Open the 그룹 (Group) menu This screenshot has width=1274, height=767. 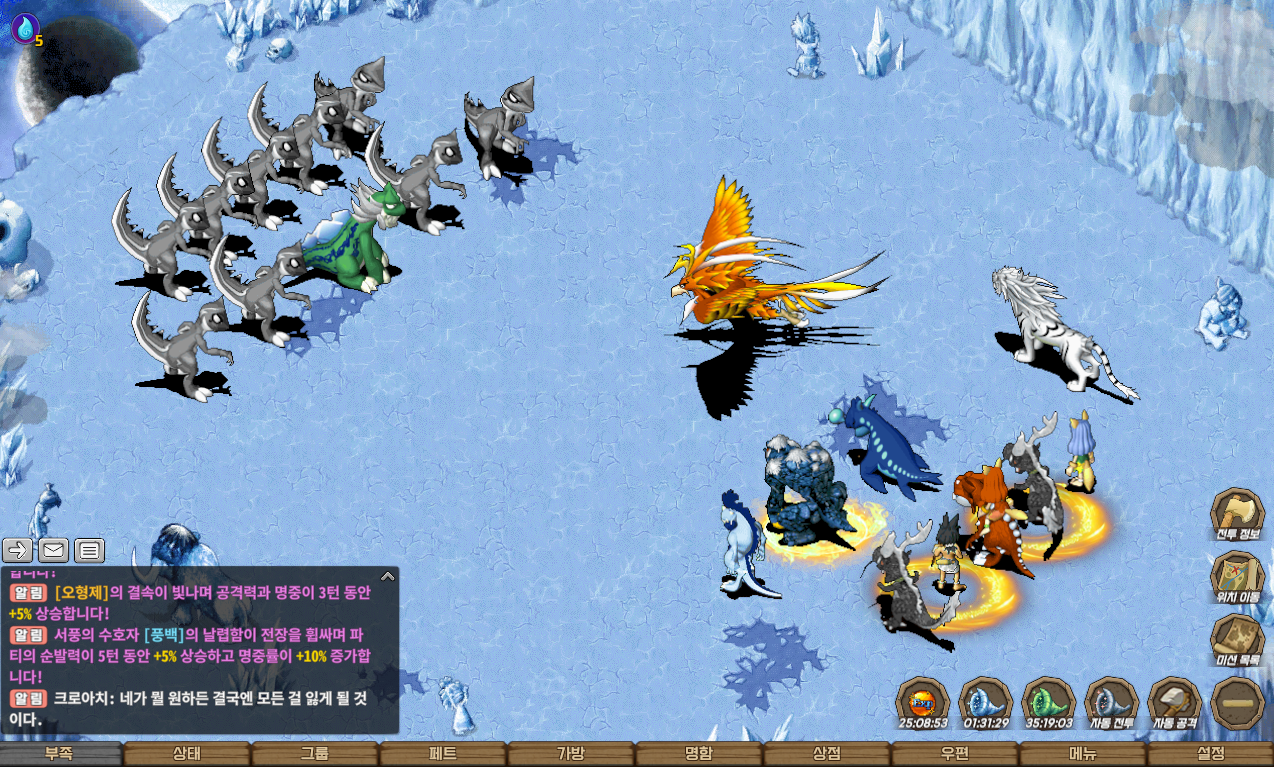click(315, 754)
